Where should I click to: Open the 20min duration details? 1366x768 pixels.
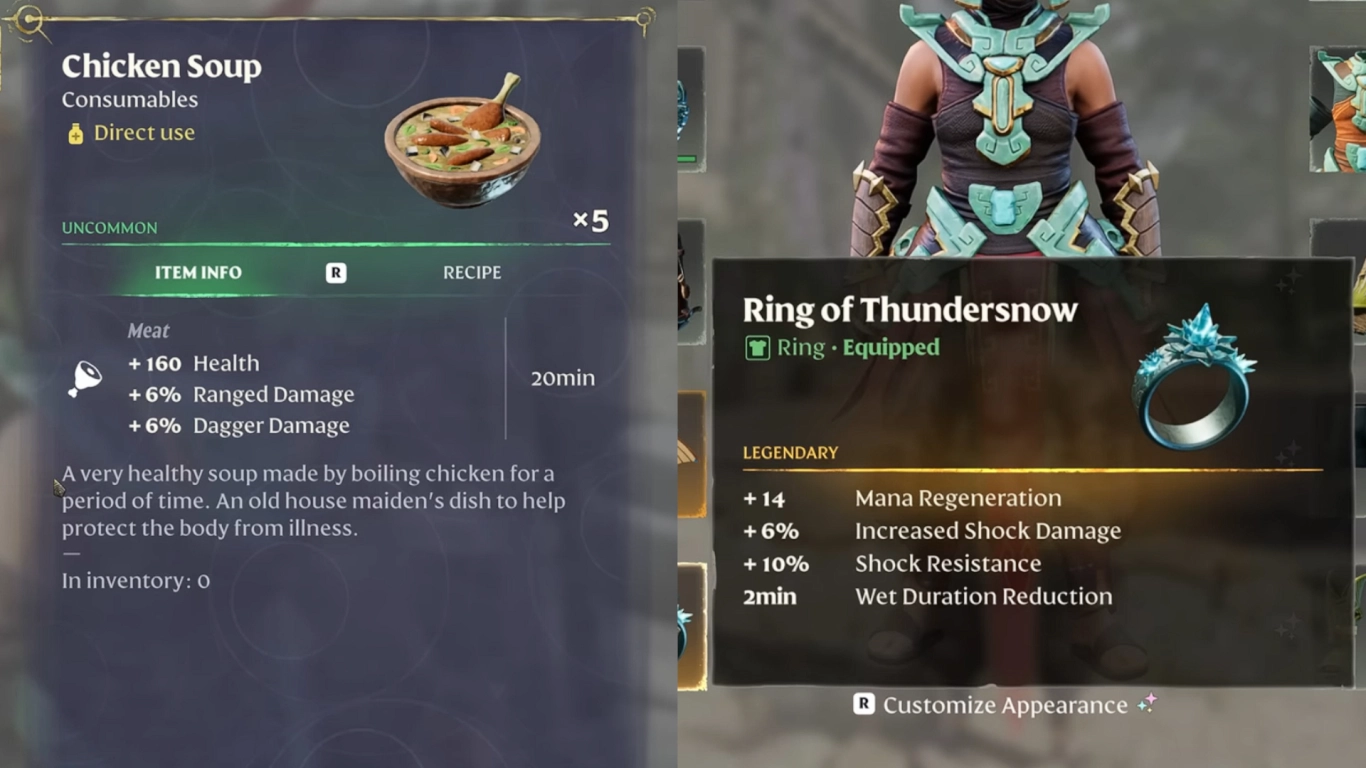tap(565, 378)
